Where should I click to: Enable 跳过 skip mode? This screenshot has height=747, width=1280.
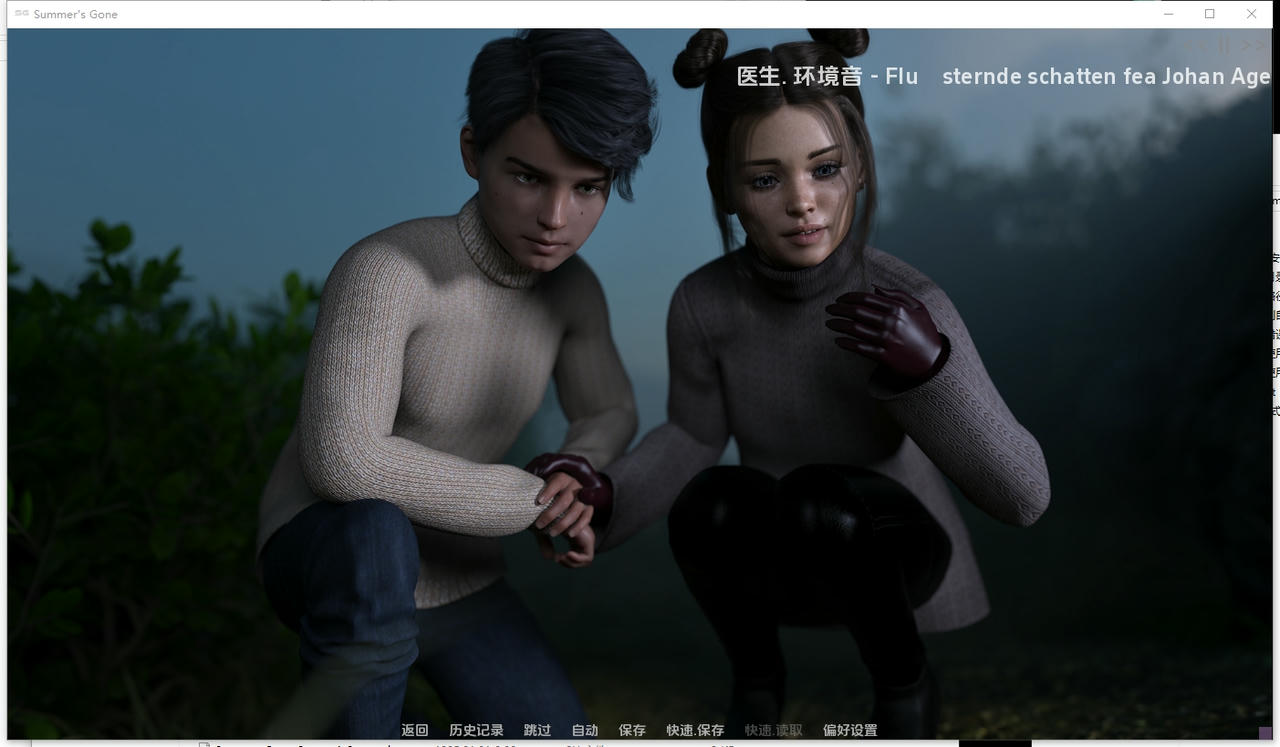click(537, 730)
